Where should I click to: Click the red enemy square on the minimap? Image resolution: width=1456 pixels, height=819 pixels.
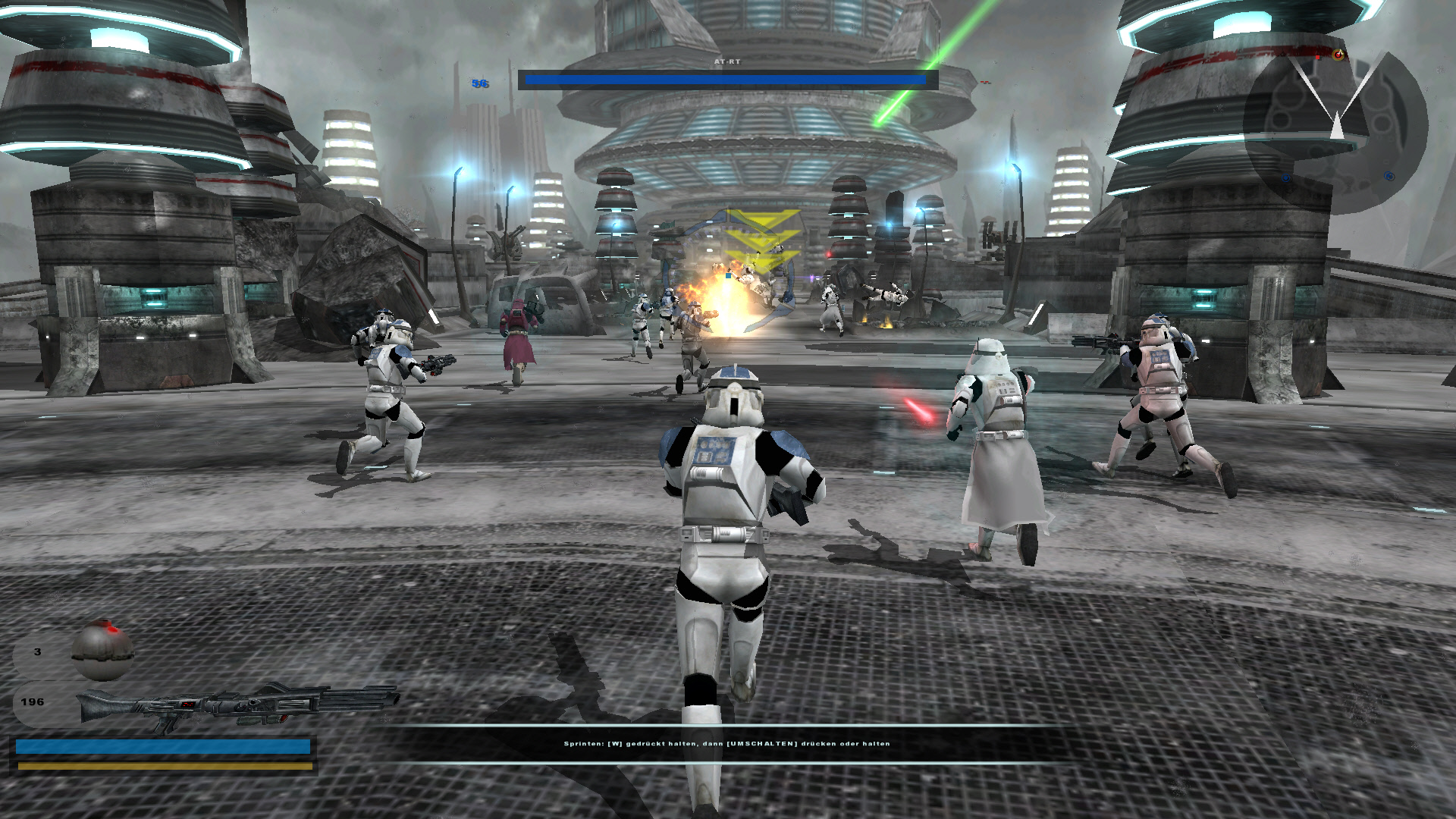tap(1317, 57)
